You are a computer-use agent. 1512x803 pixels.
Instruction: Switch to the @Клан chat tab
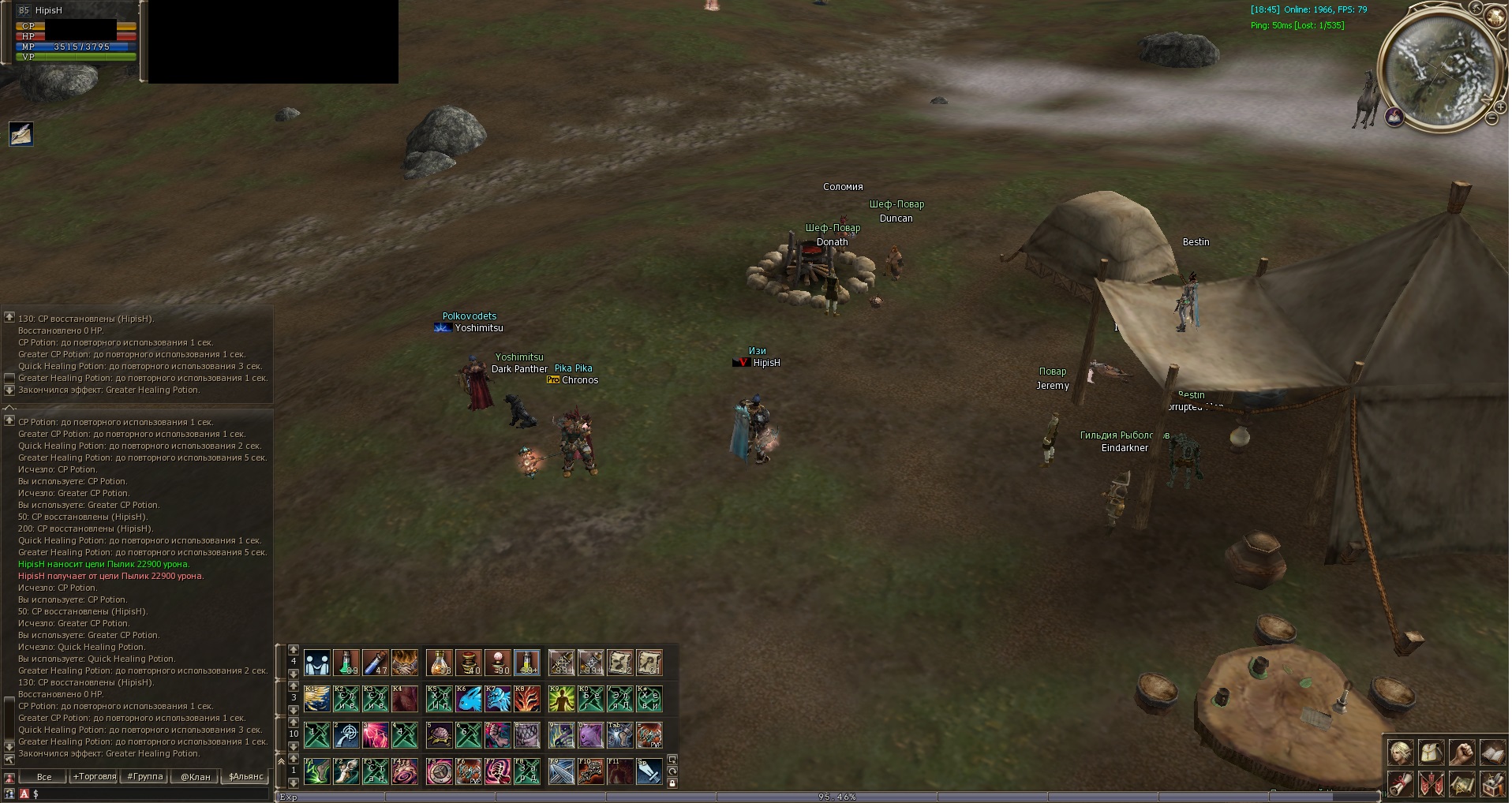pyautogui.click(x=196, y=777)
